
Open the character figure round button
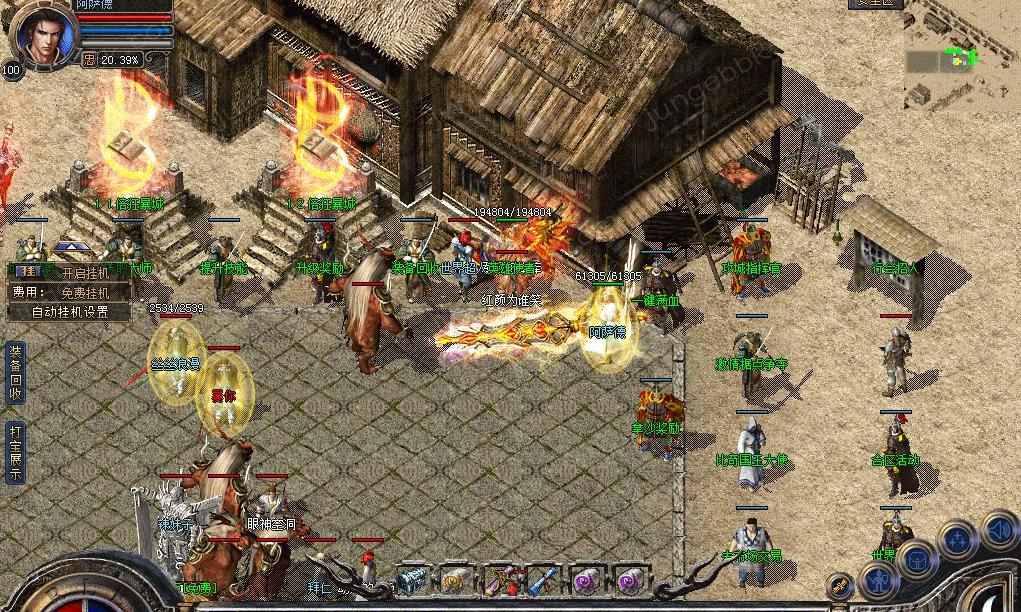(877, 578)
